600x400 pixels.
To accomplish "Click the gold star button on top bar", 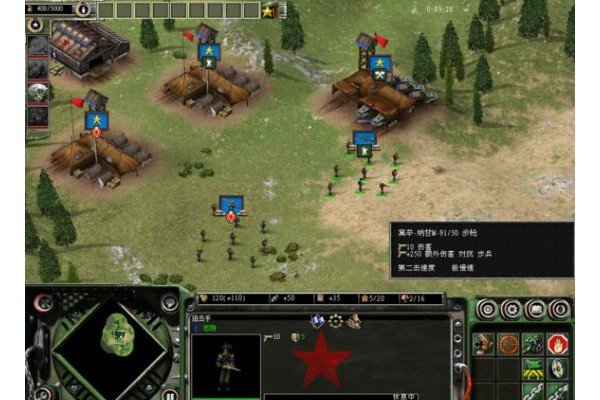I will point(268,10).
